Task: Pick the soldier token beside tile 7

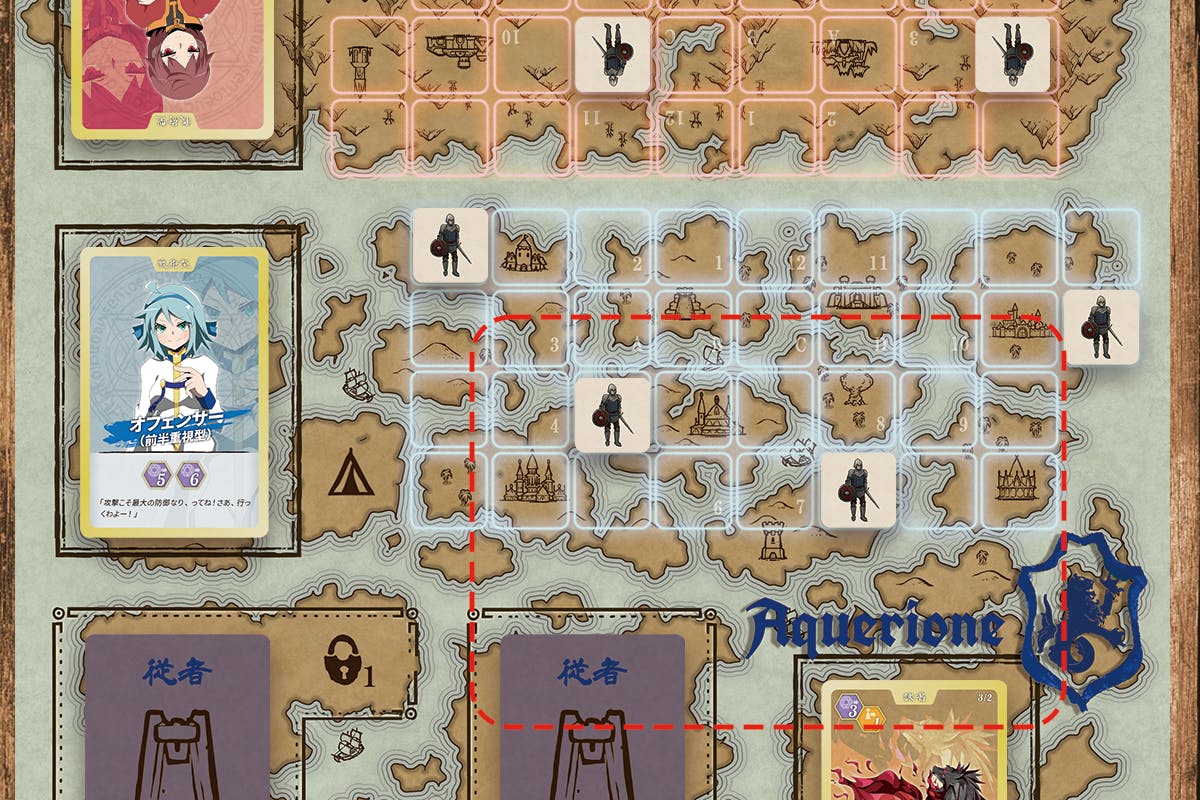Action: pyautogui.click(x=857, y=489)
